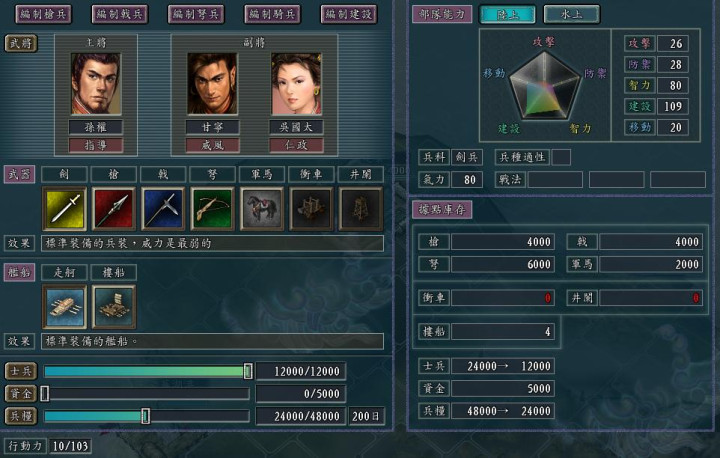This screenshot has width=720, height=458.
Task: Choose the 編制弩兵 button
Action: (196, 14)
